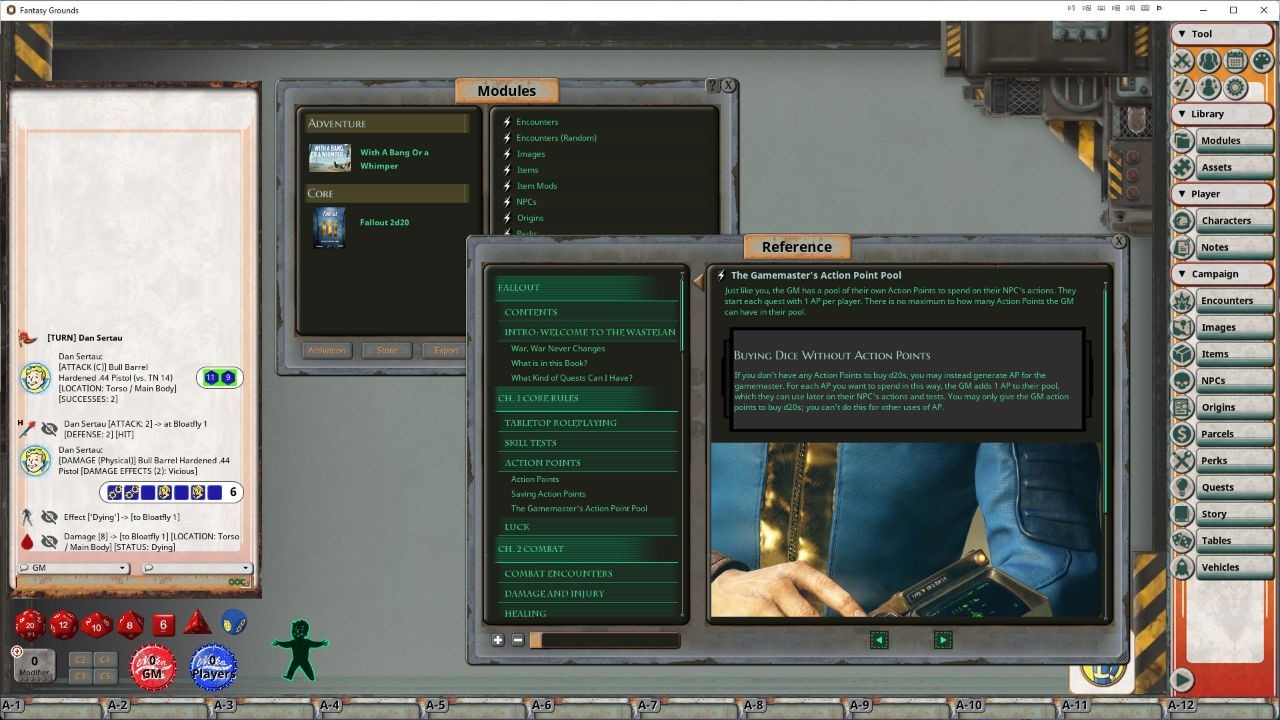This screenshot has width=1280, height=720.
Task: Open the Options gear in the Tool section
Action: pyautogui.click(x=1233, y=88)
